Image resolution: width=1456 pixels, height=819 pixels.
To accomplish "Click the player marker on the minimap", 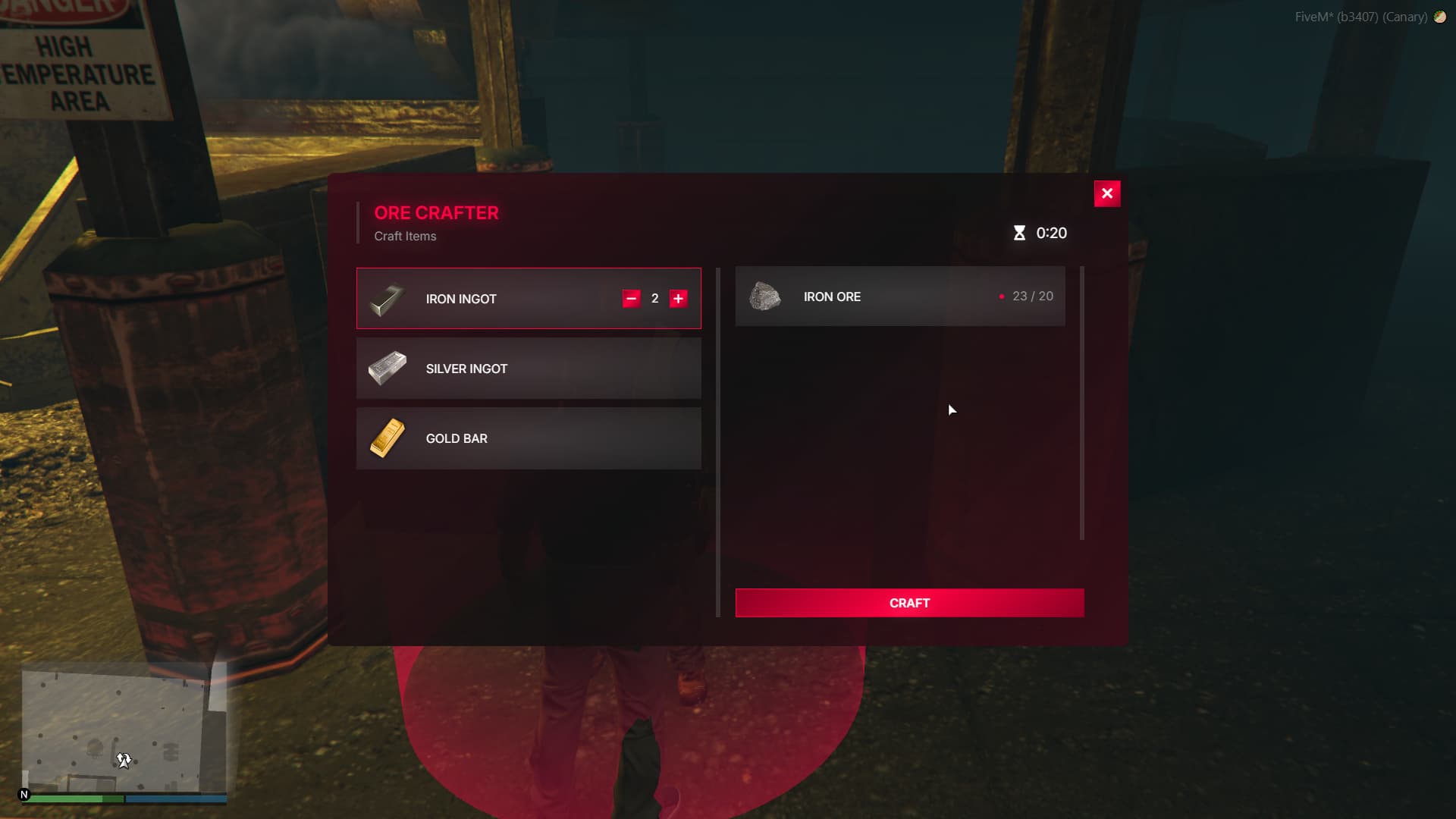I will (124, 759).
